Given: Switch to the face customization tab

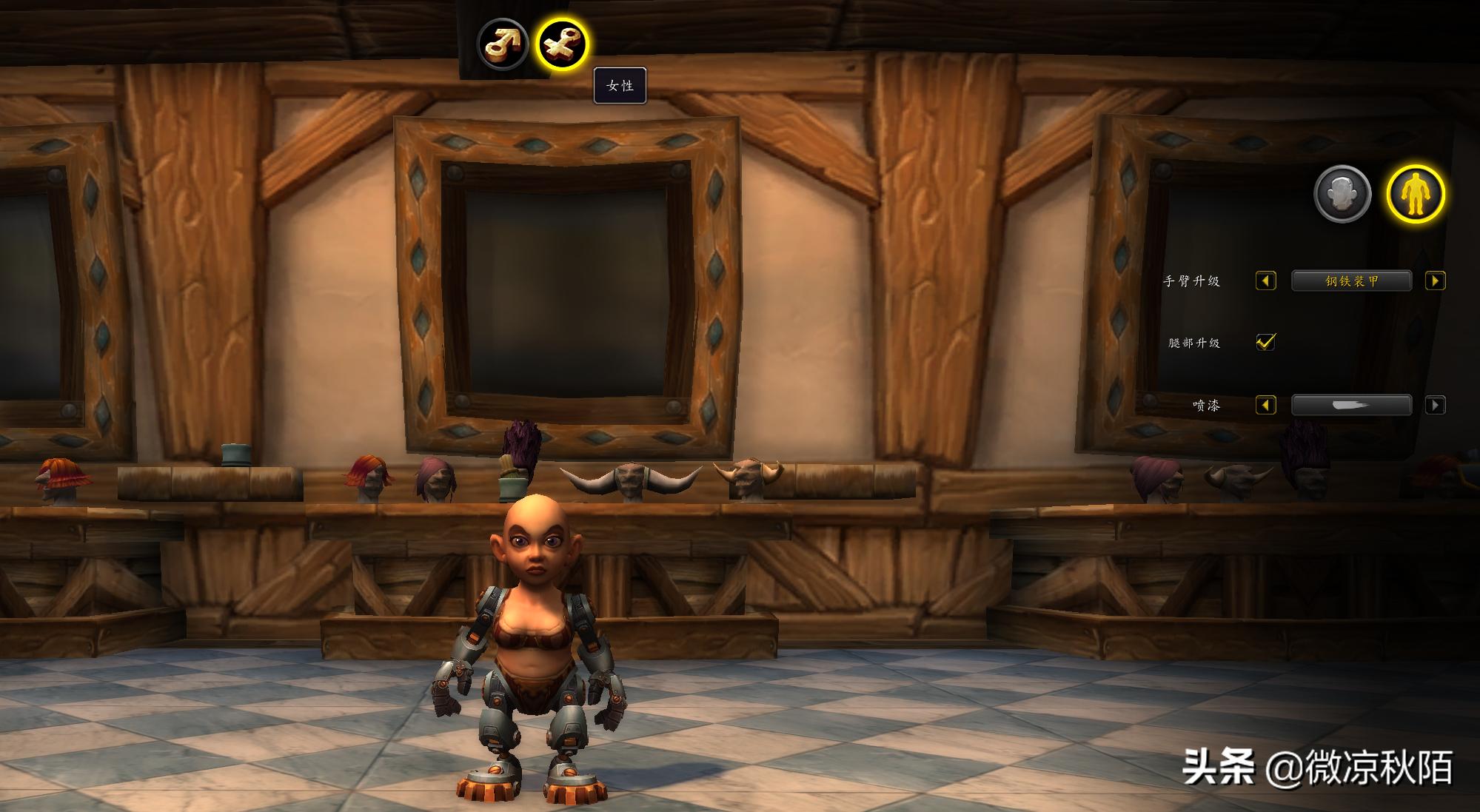Looking at the screenshot, I should pyautogui.click(x=1342, y=194).
